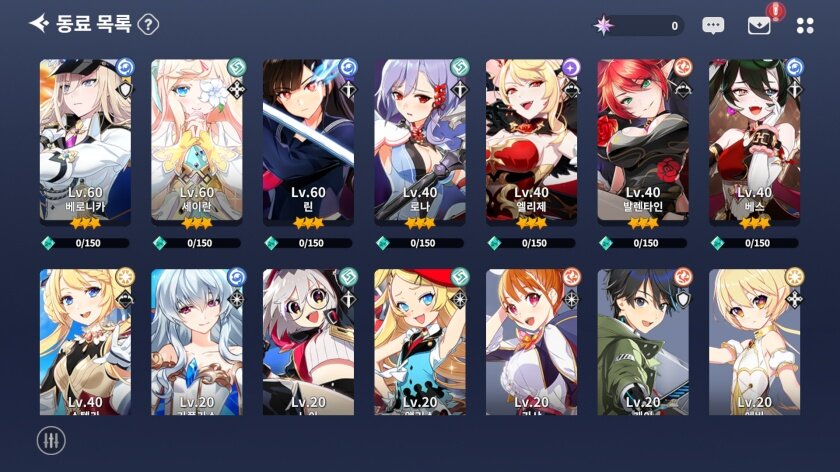Screen dimensions: 840x472
Task: Choose the green-jacket dark-haired boy card
Action: tap(643, 340)
